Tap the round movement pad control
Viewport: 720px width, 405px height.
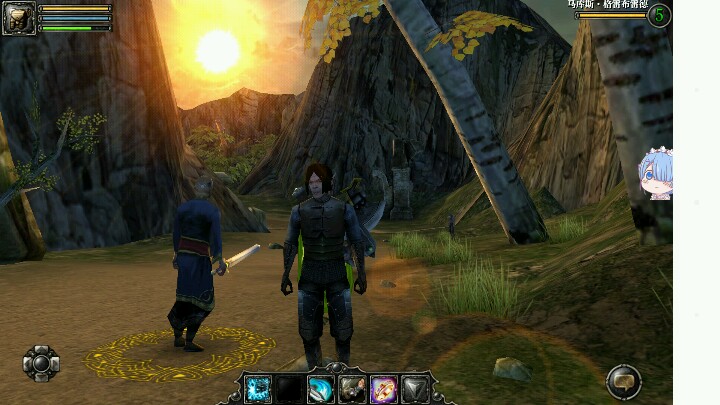click(x=41, y=363)
